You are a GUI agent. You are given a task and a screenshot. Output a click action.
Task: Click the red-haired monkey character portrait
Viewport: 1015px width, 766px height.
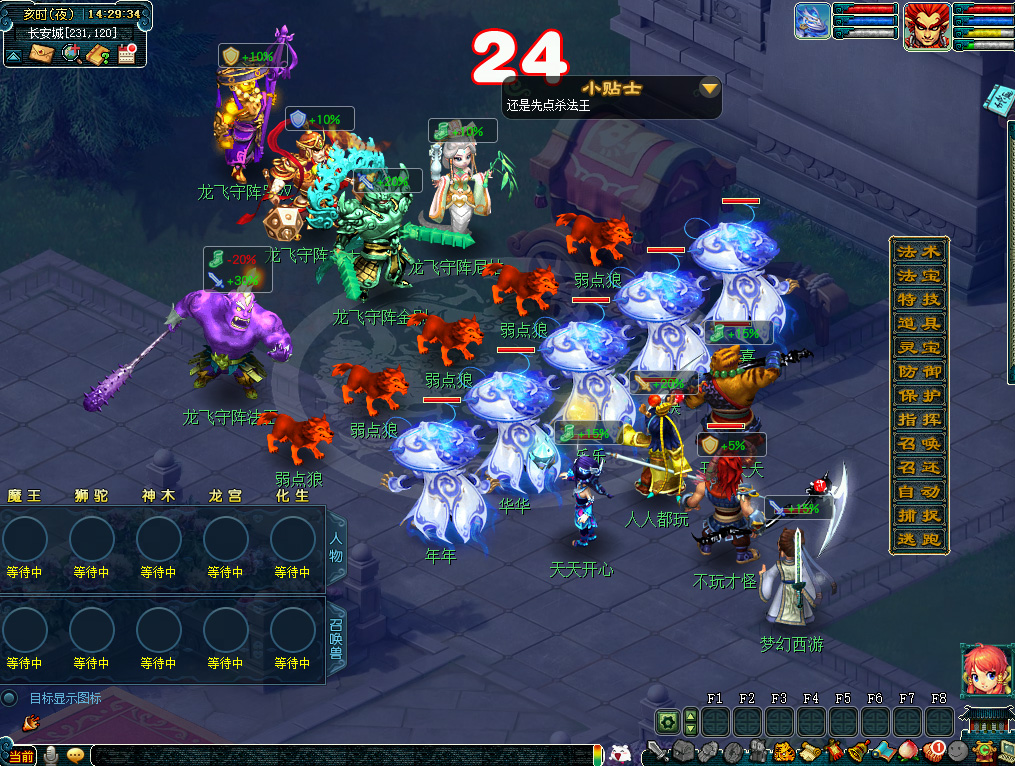click(927, 26)
